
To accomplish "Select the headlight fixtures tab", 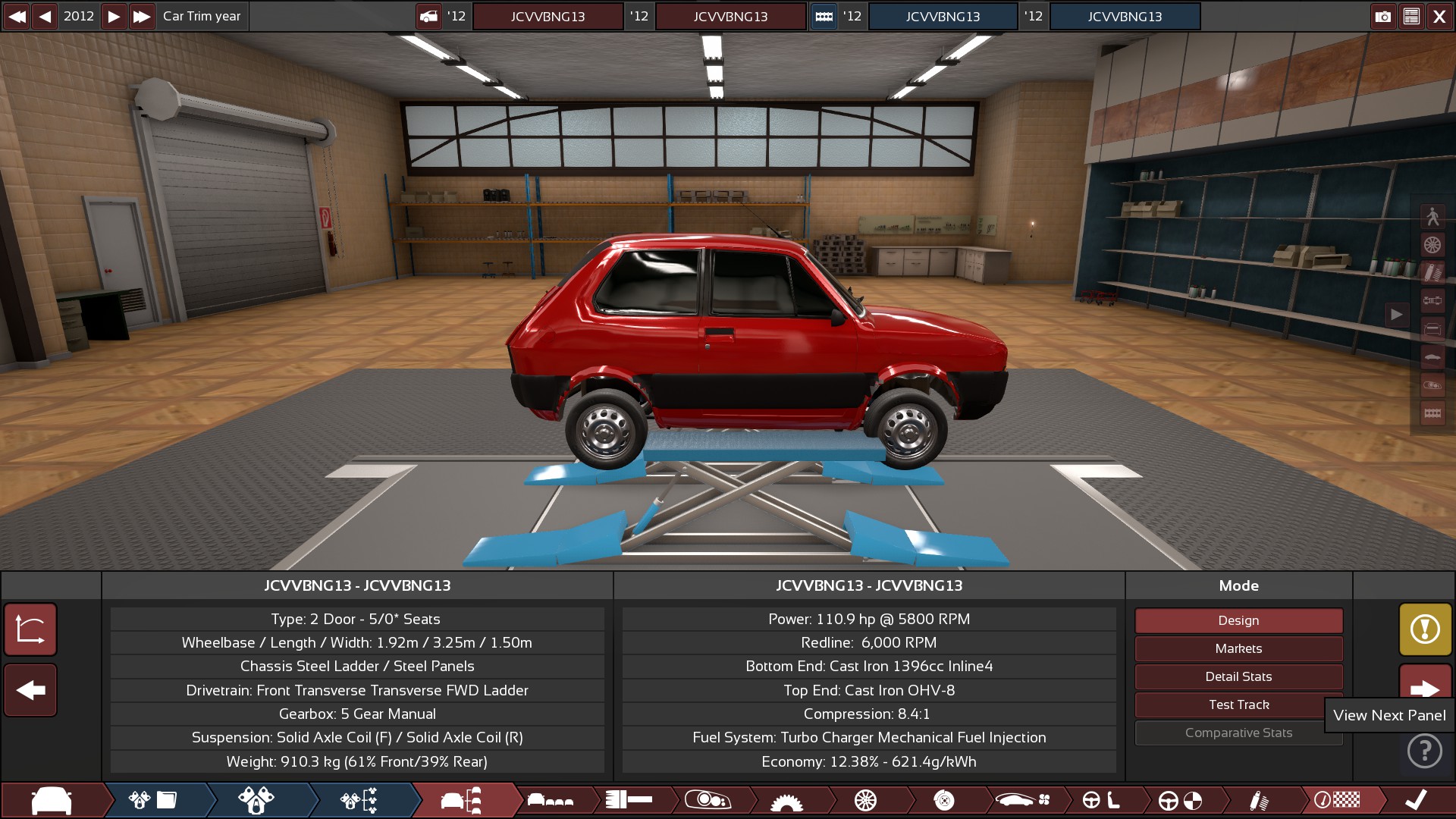I will click(708, 800).
